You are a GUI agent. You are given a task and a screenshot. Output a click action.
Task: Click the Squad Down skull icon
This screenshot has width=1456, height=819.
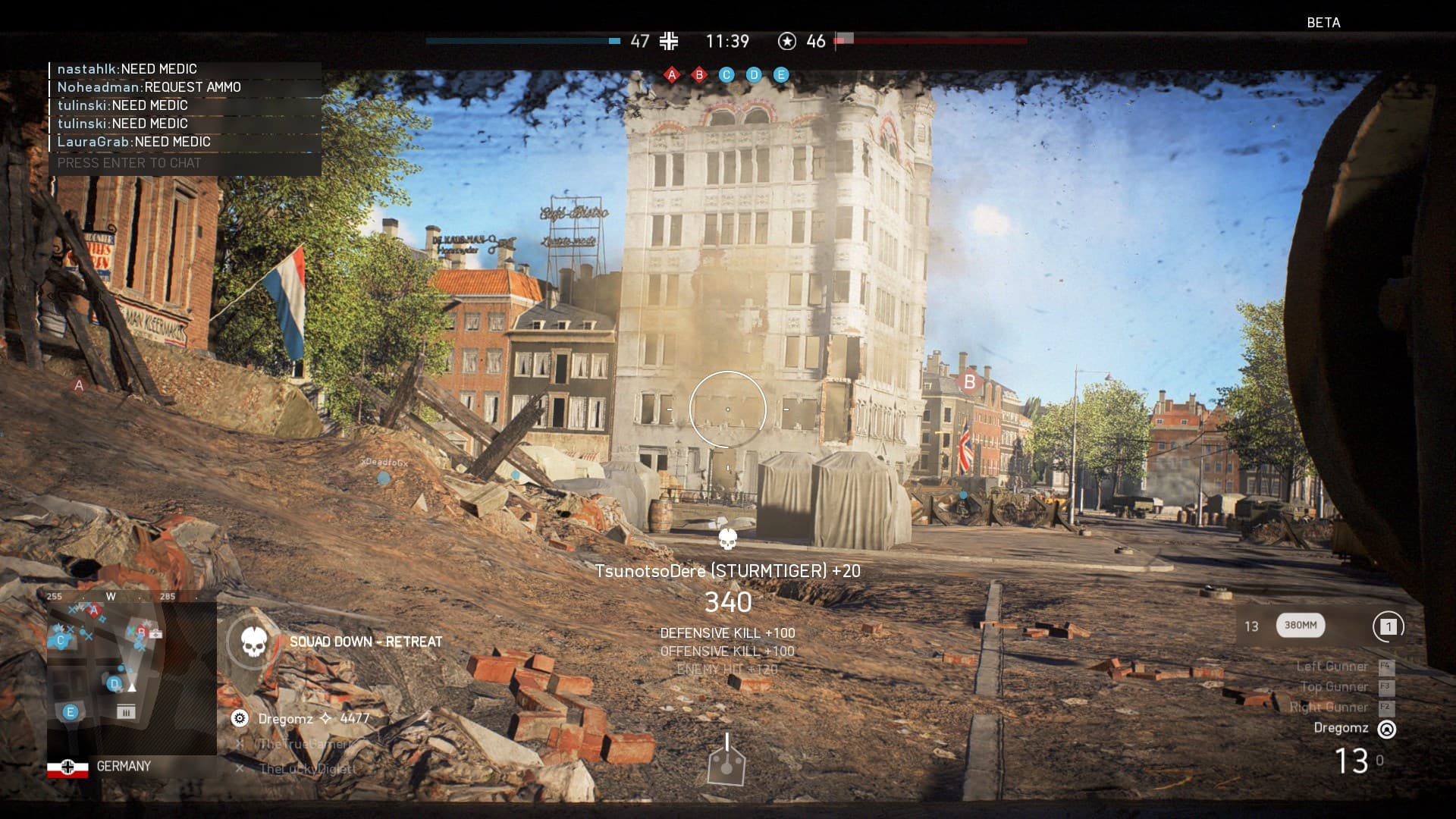[x=253, y=642]
